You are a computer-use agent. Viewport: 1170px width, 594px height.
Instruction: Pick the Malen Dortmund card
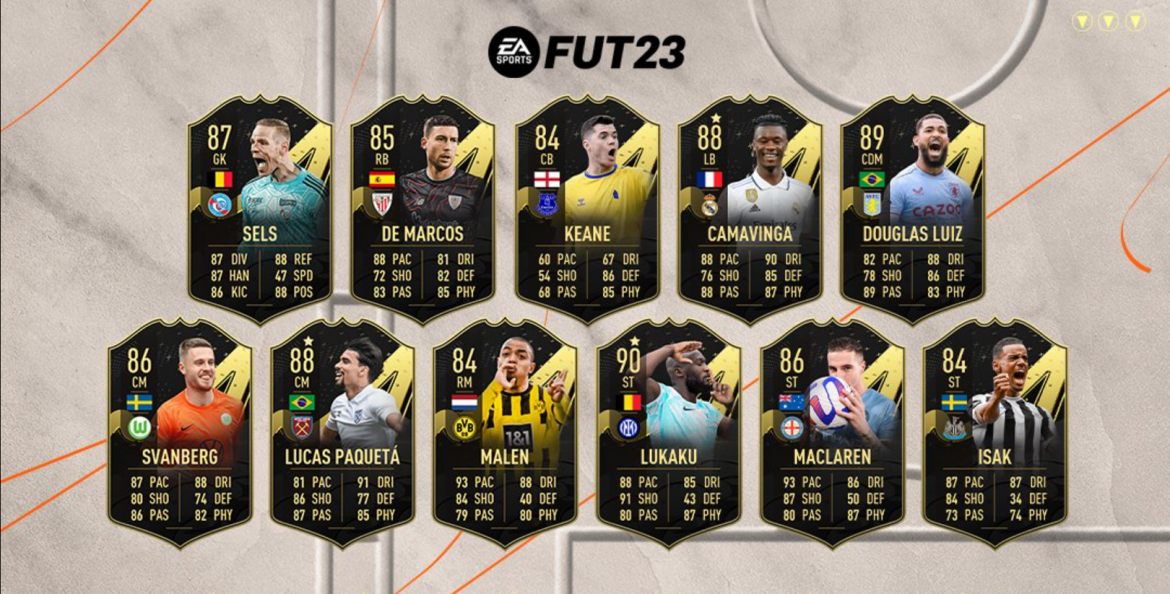(x=505, y=433)
